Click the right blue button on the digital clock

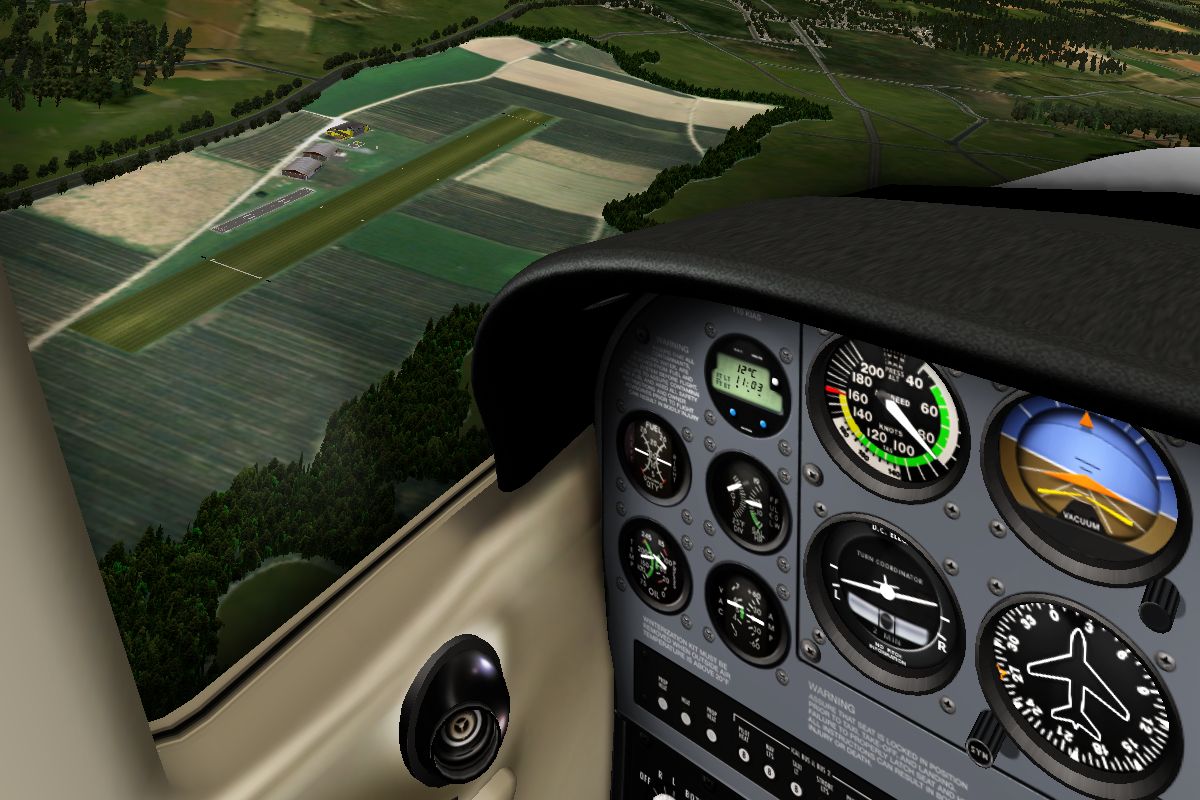pos(762,424)
